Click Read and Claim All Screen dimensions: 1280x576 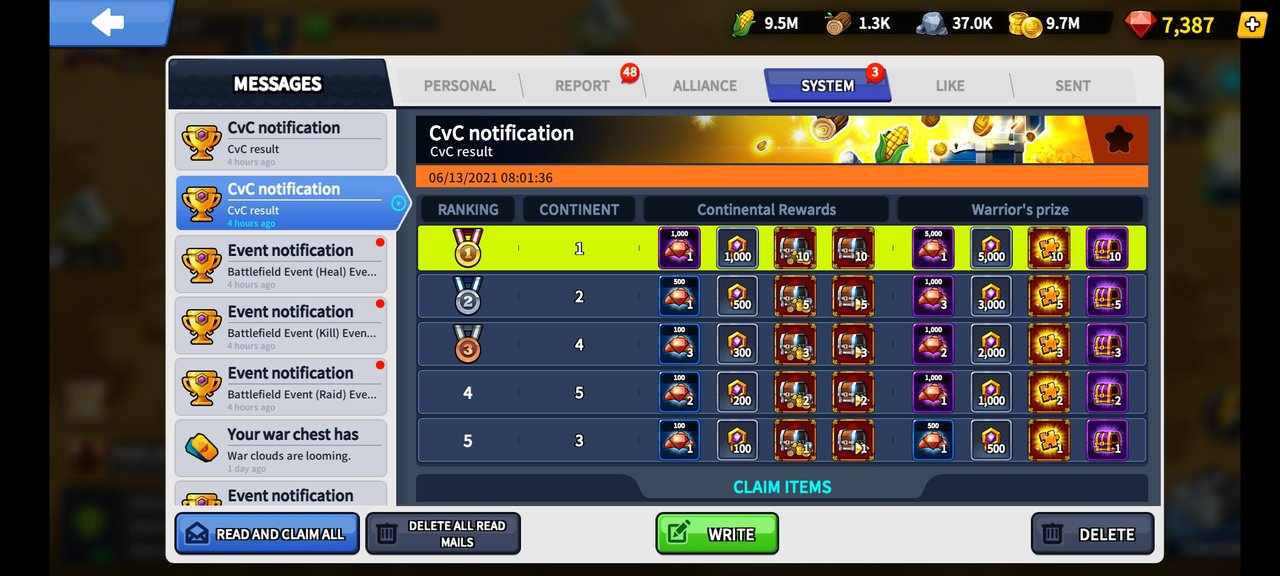pyautogui.click(x=267, y=534)
